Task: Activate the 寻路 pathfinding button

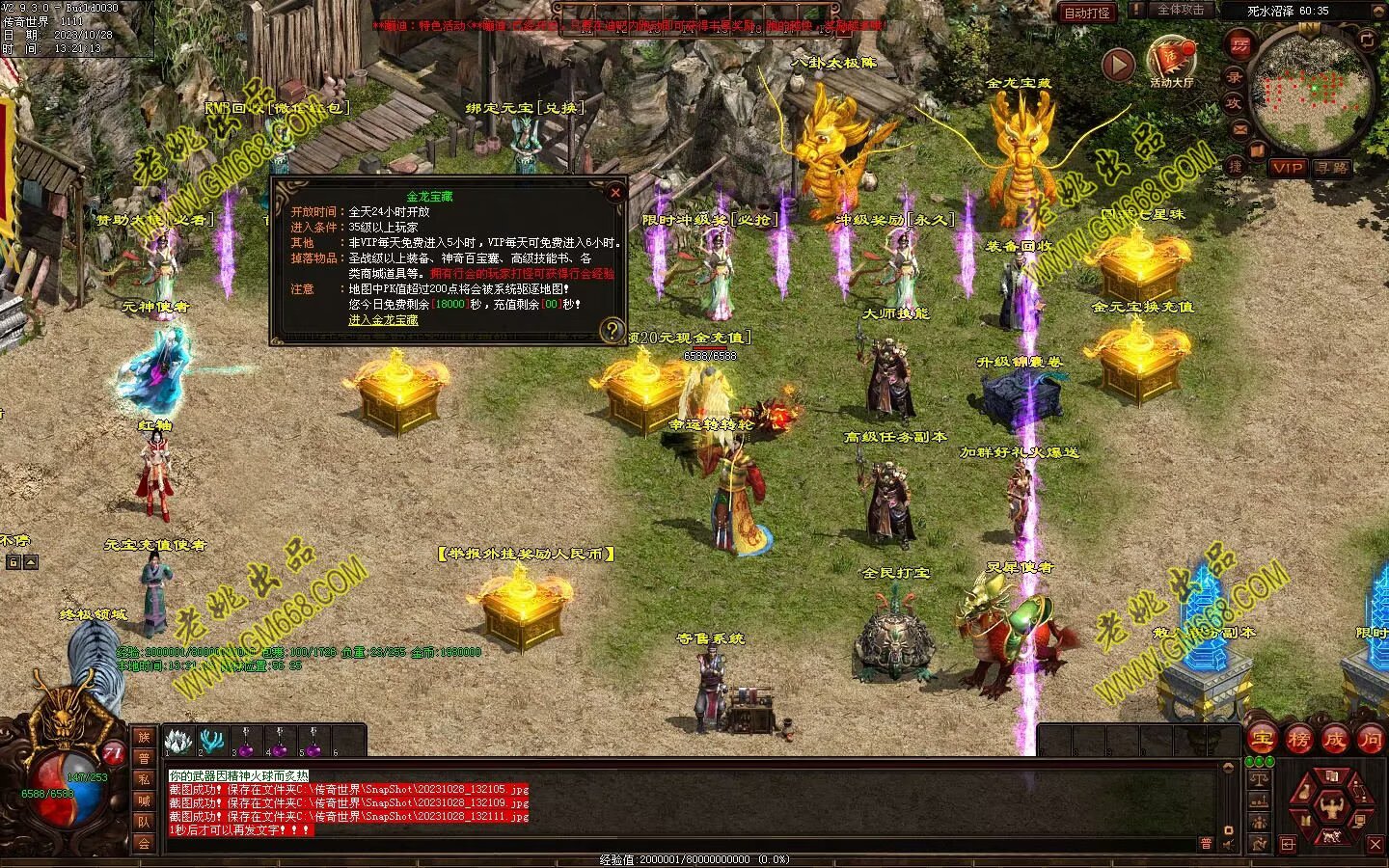Action: pos(1331,167)
